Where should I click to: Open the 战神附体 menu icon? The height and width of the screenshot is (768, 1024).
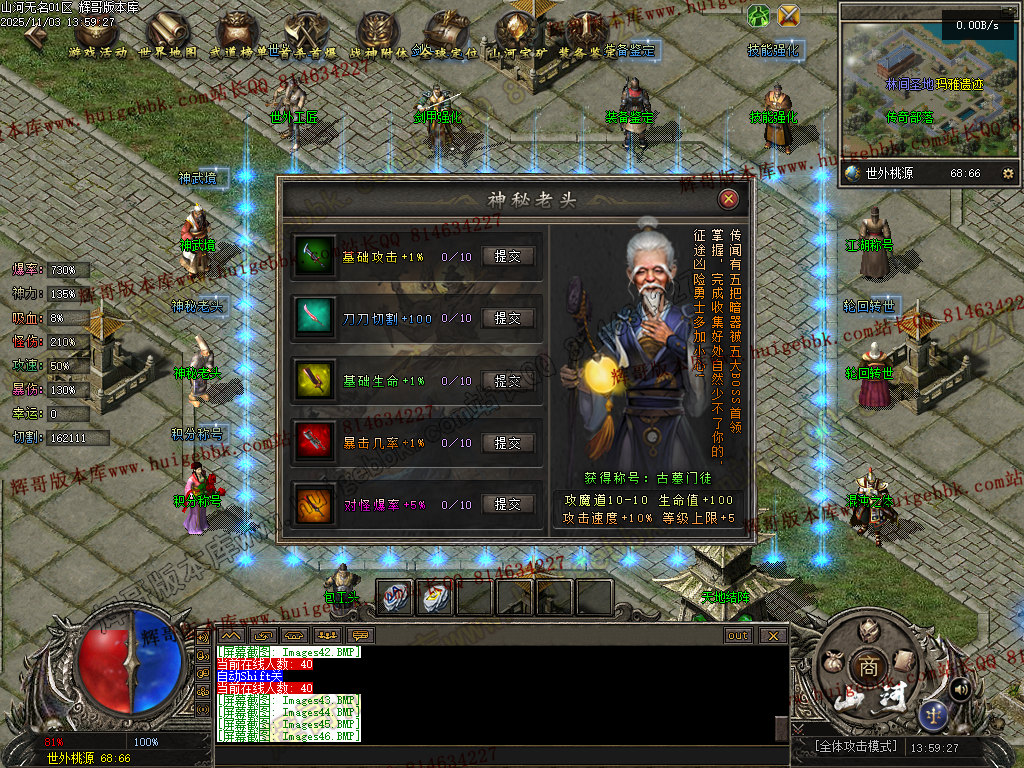[x=378, y=34]
